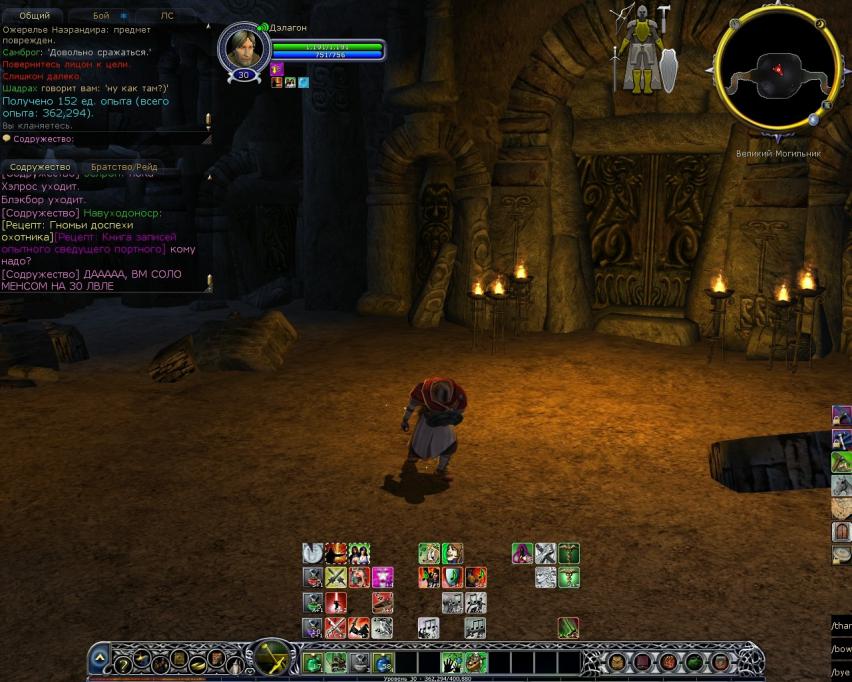Click the question mark help button
Image resolution: width=852 pixels, height=682 pixels.
click(122, 665)
